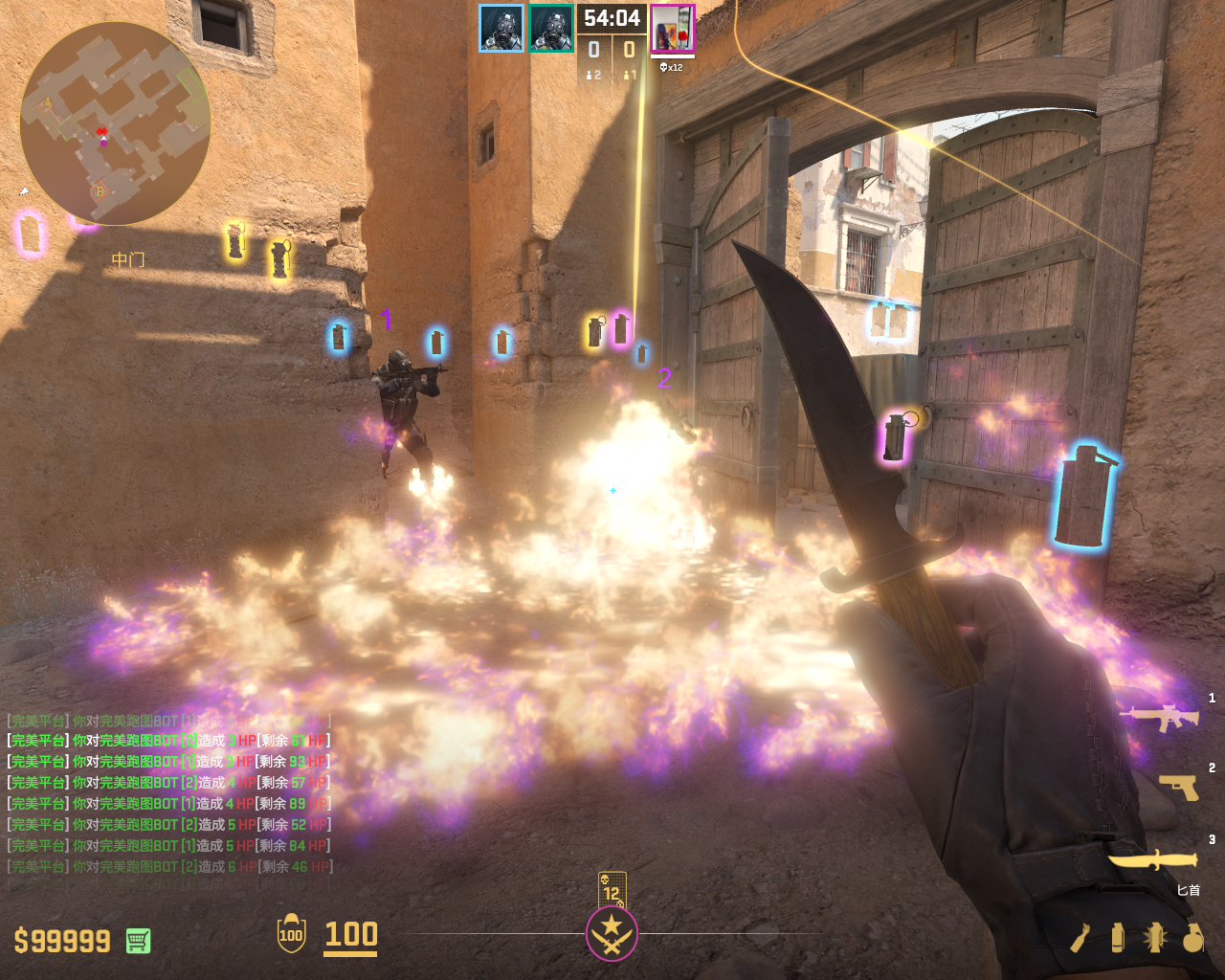
Task: Open the buy menu cart icon
Action: tap(138, 941)
